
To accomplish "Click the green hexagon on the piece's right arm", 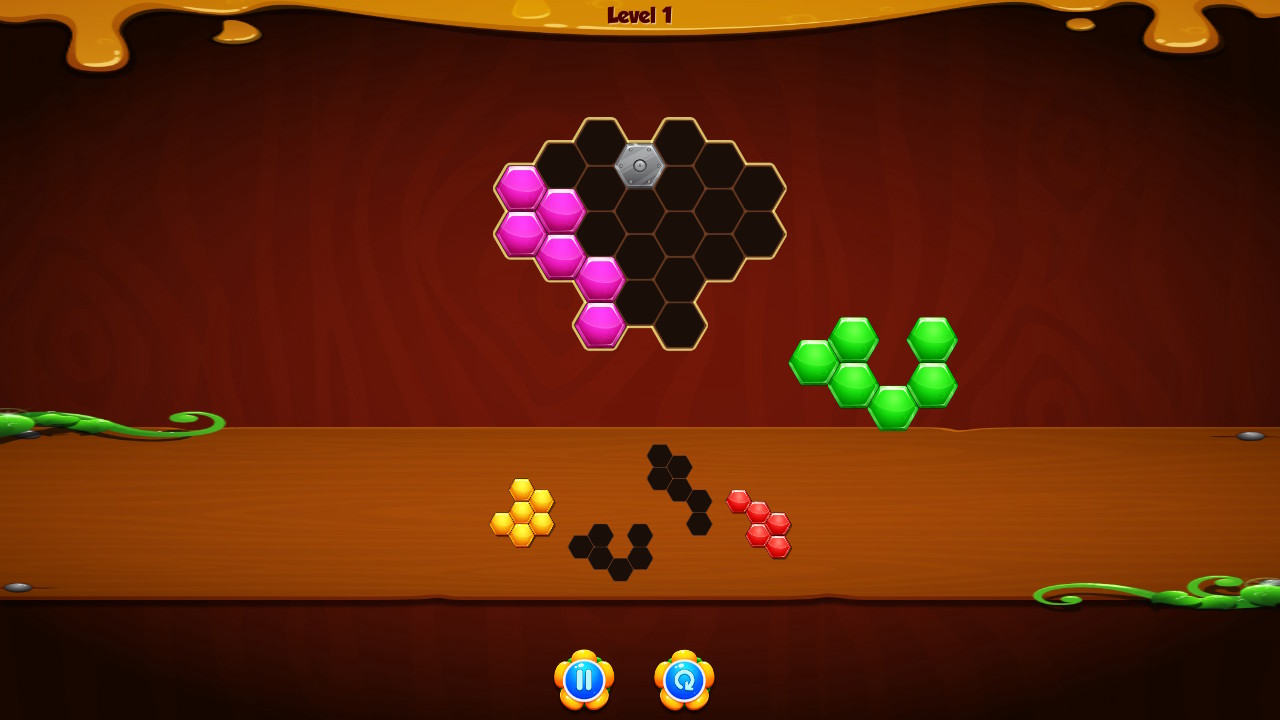I will tap(930, 337).
